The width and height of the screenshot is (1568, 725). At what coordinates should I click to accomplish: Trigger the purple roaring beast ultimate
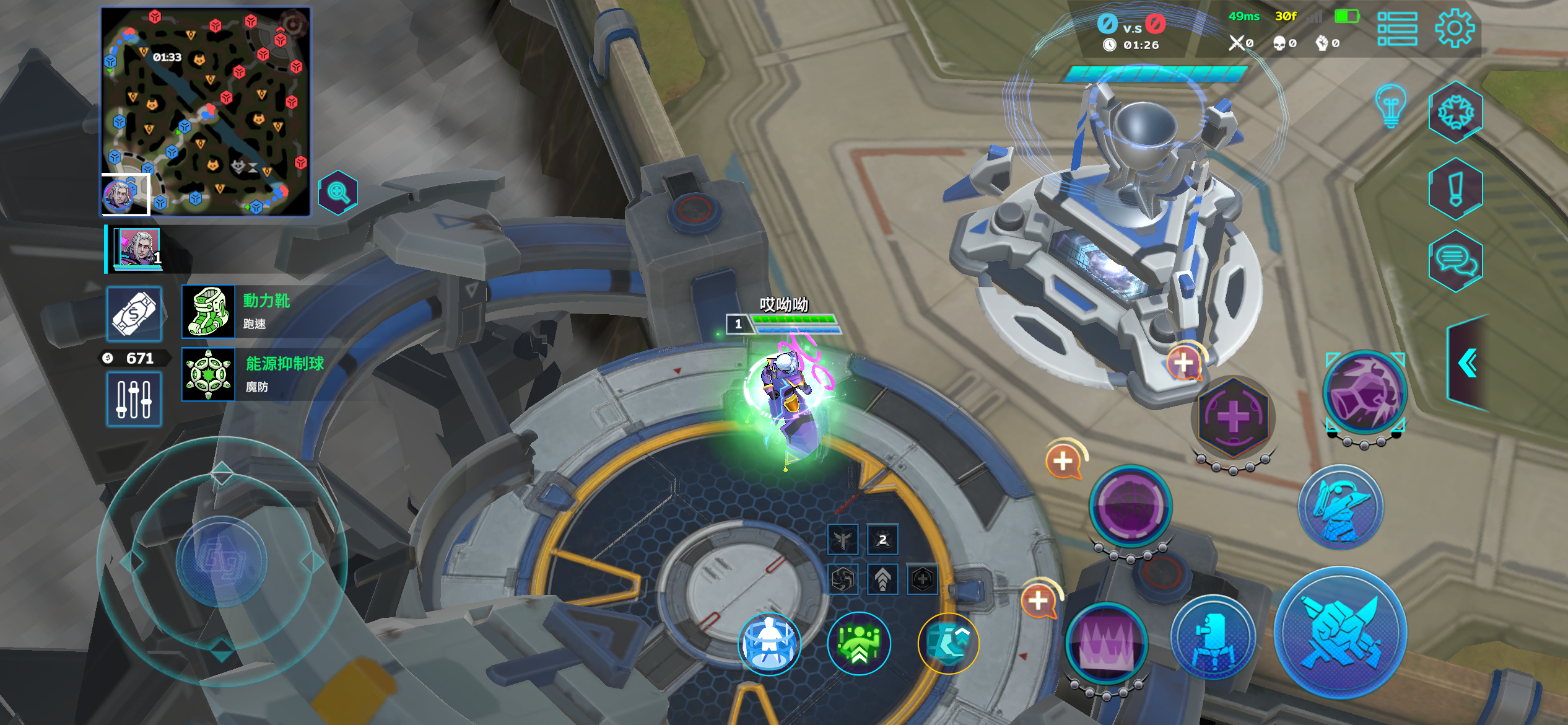pos(1365,392)
